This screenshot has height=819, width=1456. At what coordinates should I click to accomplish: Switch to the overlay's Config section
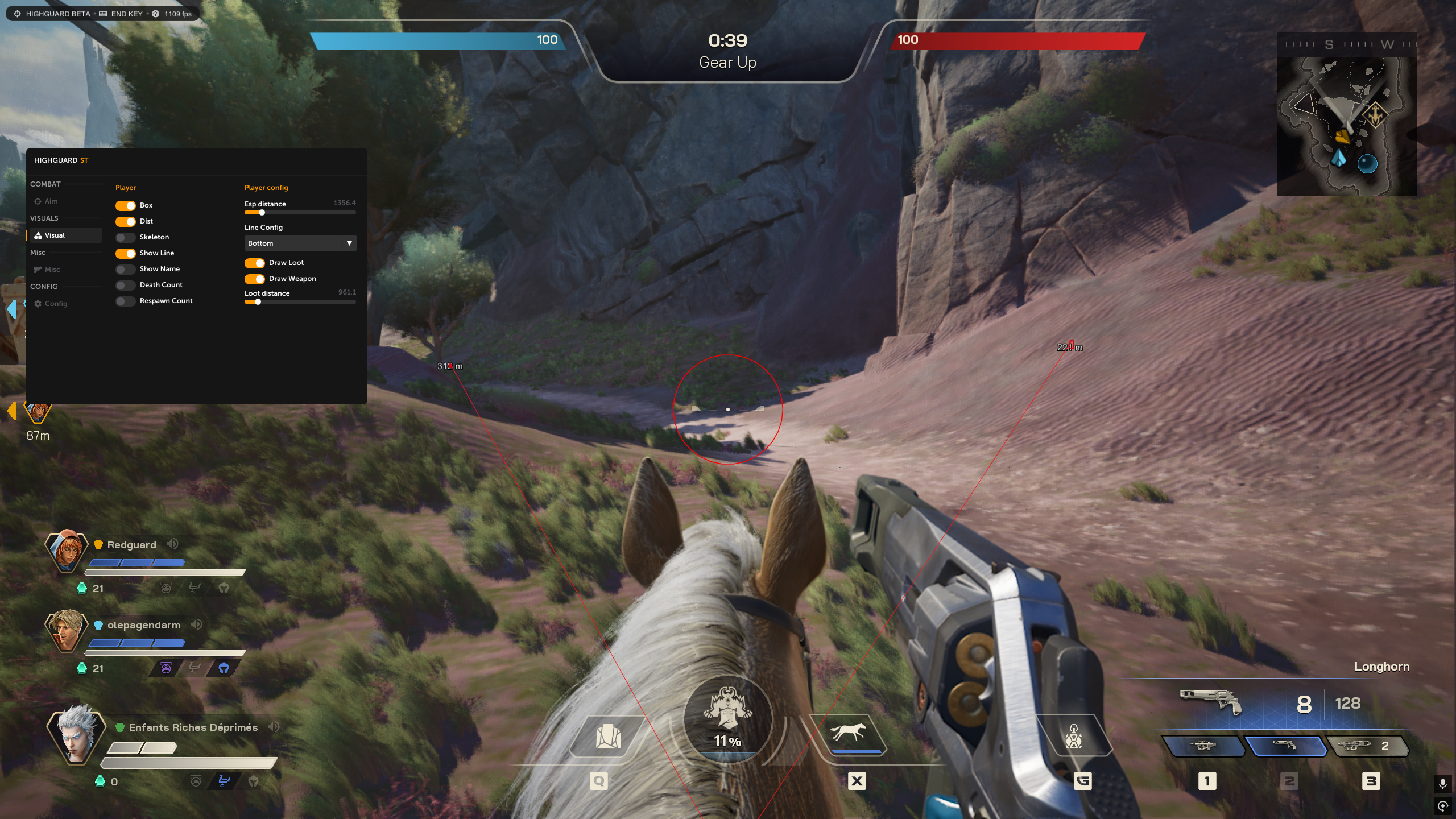(x=56, y=304)
